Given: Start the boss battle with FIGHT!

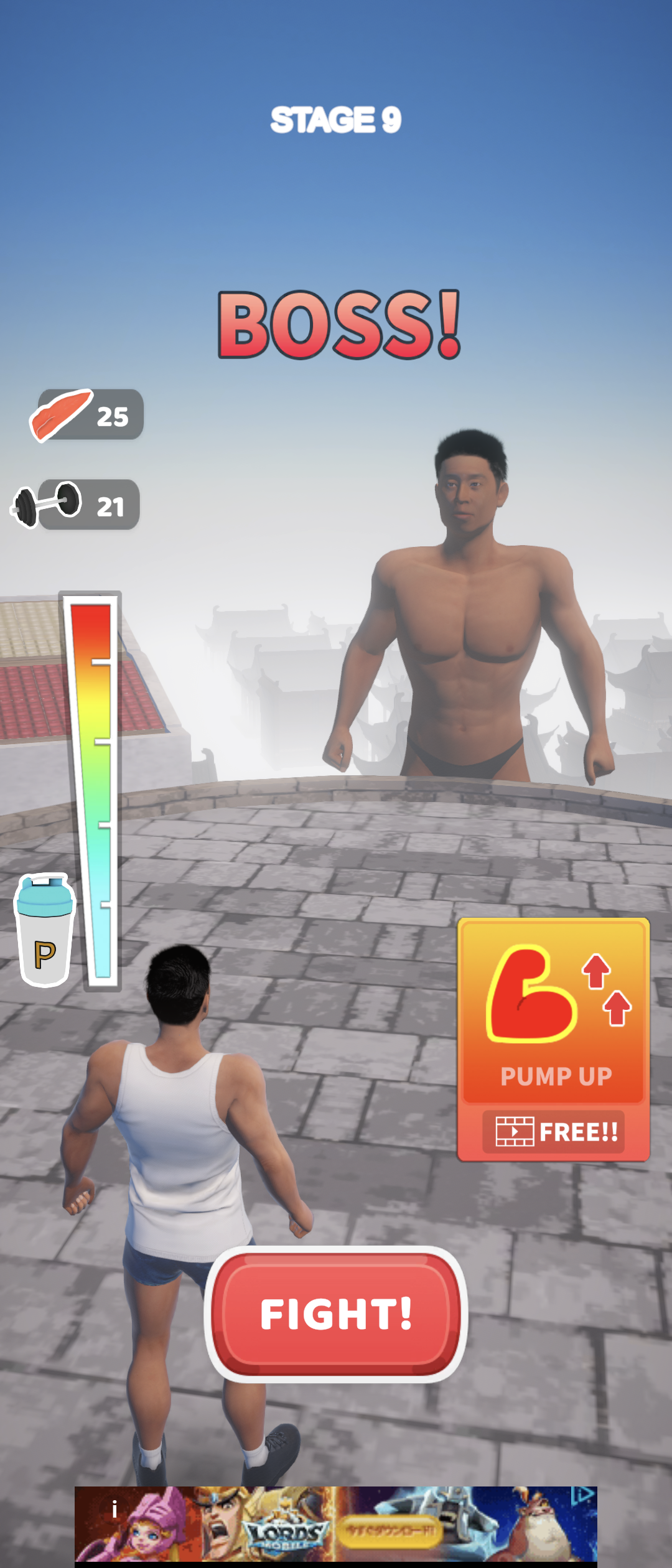Looking at the screenshot, I should point(336,1314).
